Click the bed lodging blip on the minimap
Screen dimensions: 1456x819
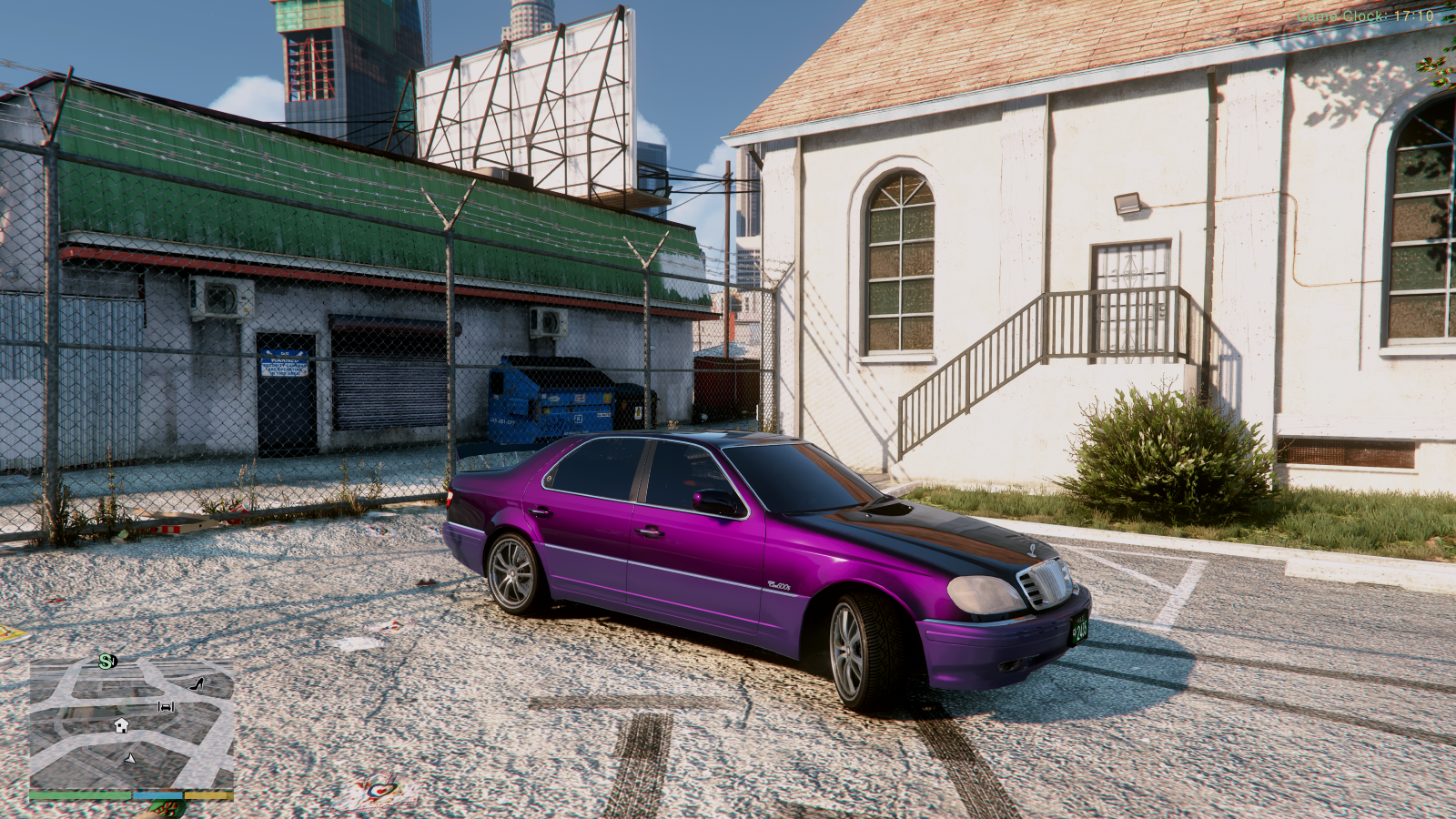[x=166, y=707]
